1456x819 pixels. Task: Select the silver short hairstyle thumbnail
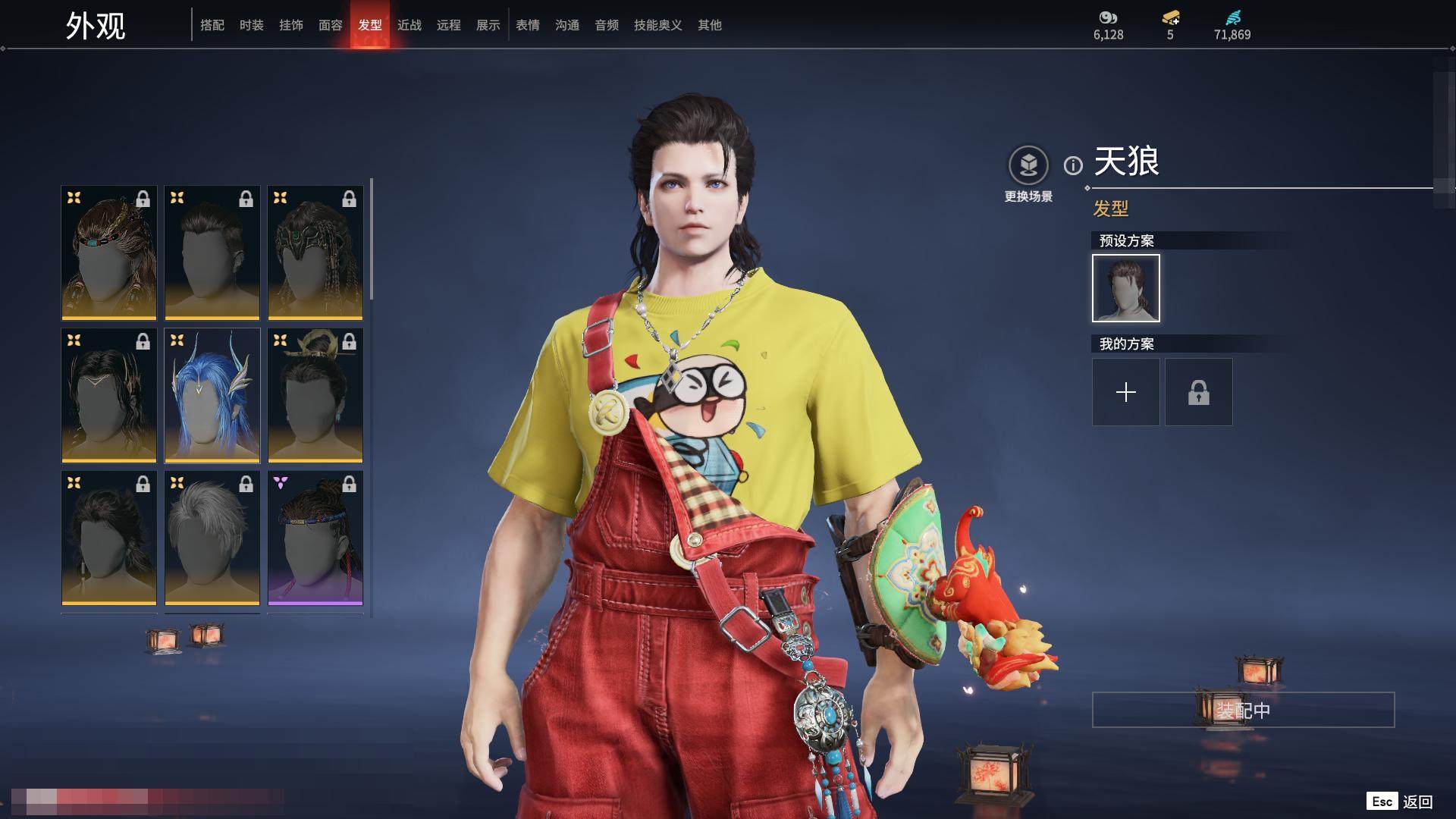coord(212,538)
